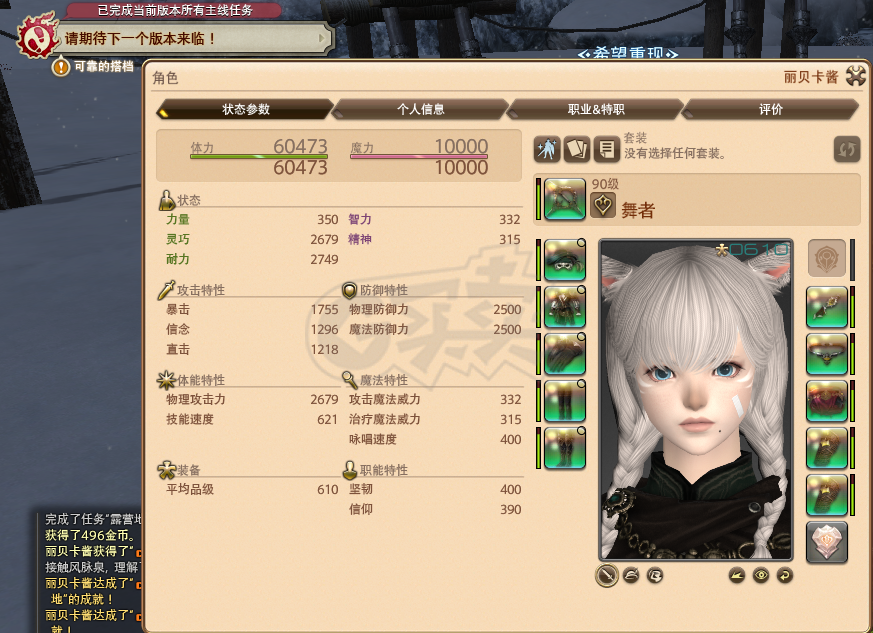This screenshot has width=873, height=633.
Task: Open the list icon beside the 套装 label
Action: [605, 150]
